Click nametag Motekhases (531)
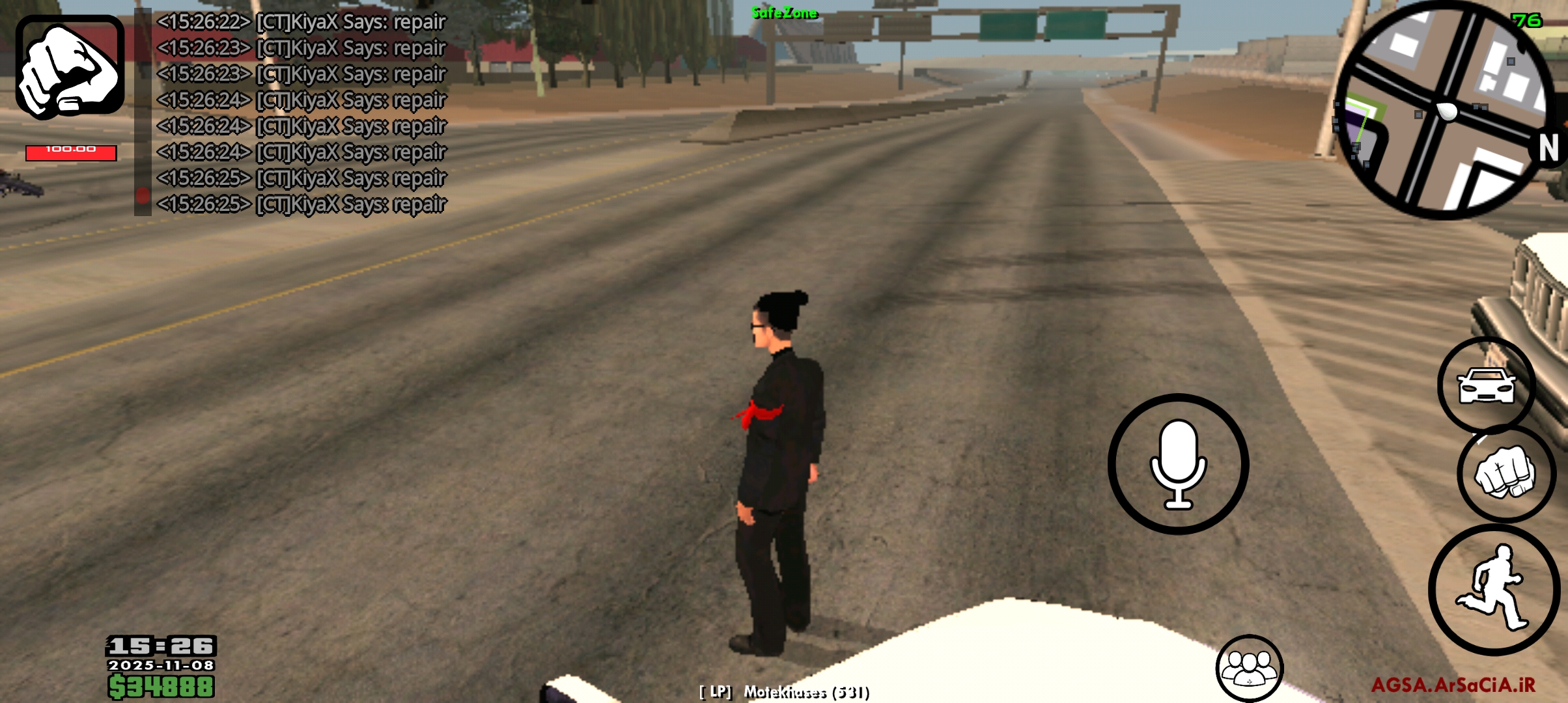The height and width of the screenshot is (703, 1568). (784, 693)
